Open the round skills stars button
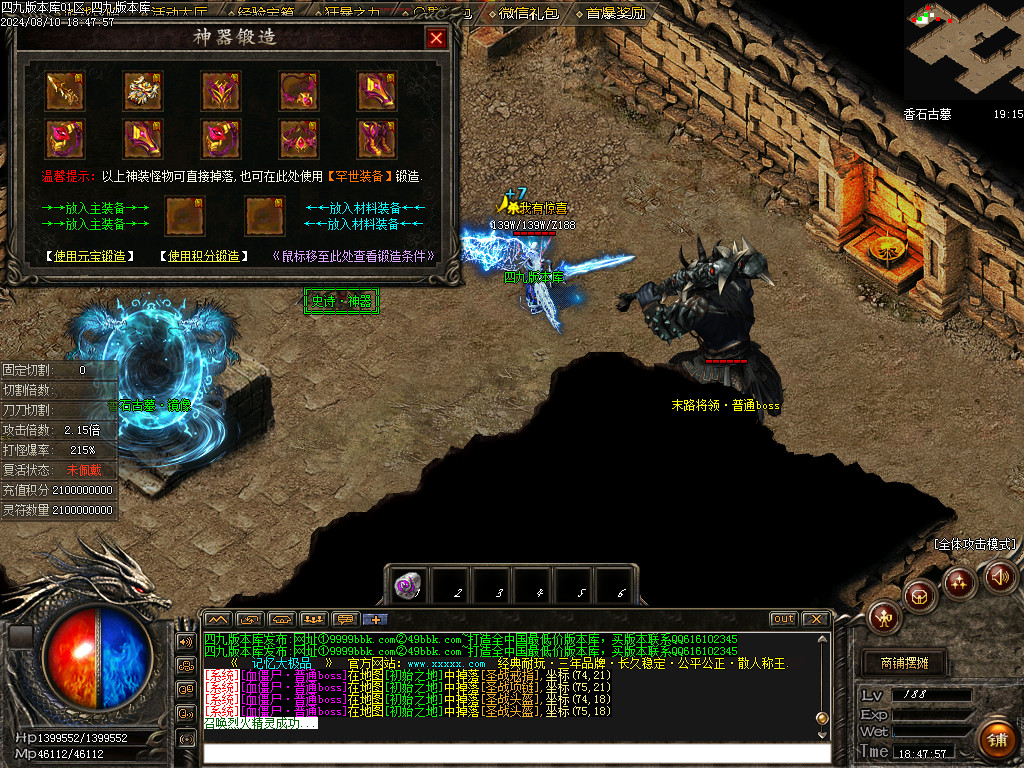 pyautogui.click(x=959, y=581)
